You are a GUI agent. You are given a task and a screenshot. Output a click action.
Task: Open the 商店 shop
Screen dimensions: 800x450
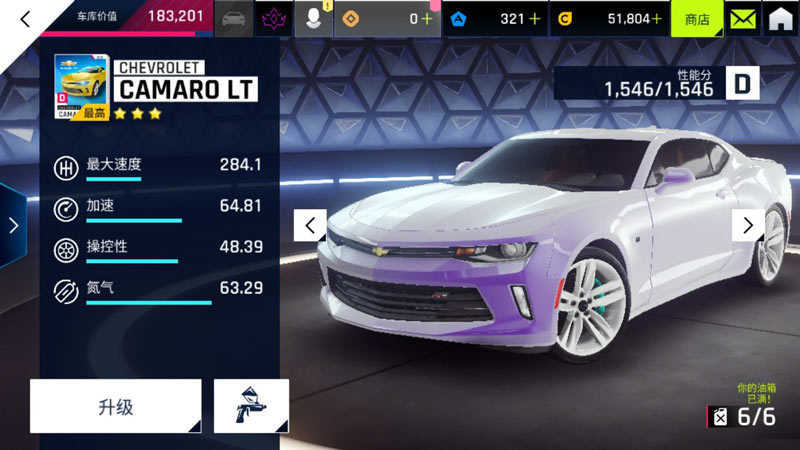coord(697,18)
